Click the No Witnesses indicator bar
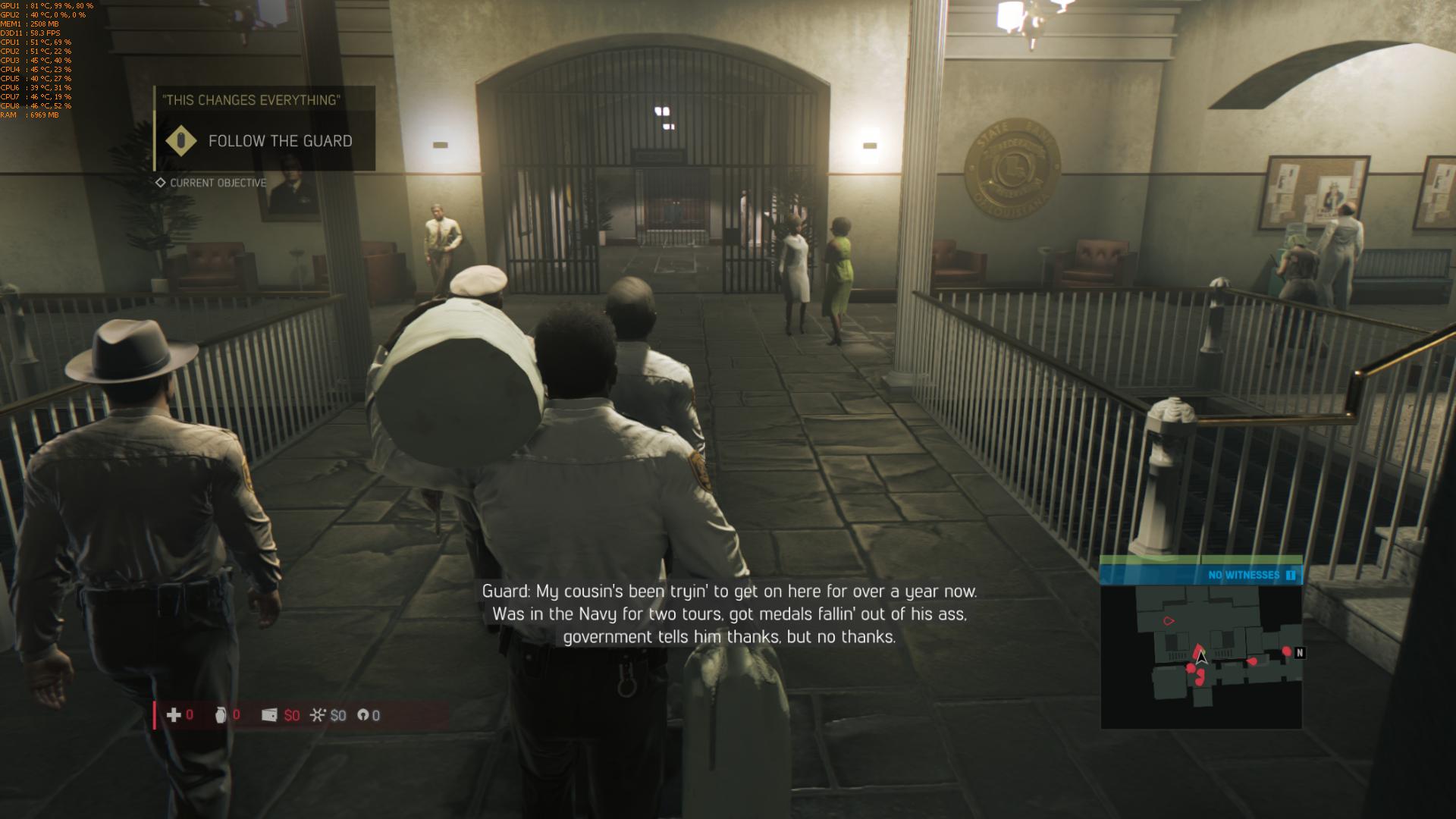This screenshot has height=819, width=1456. [1201, 575]
